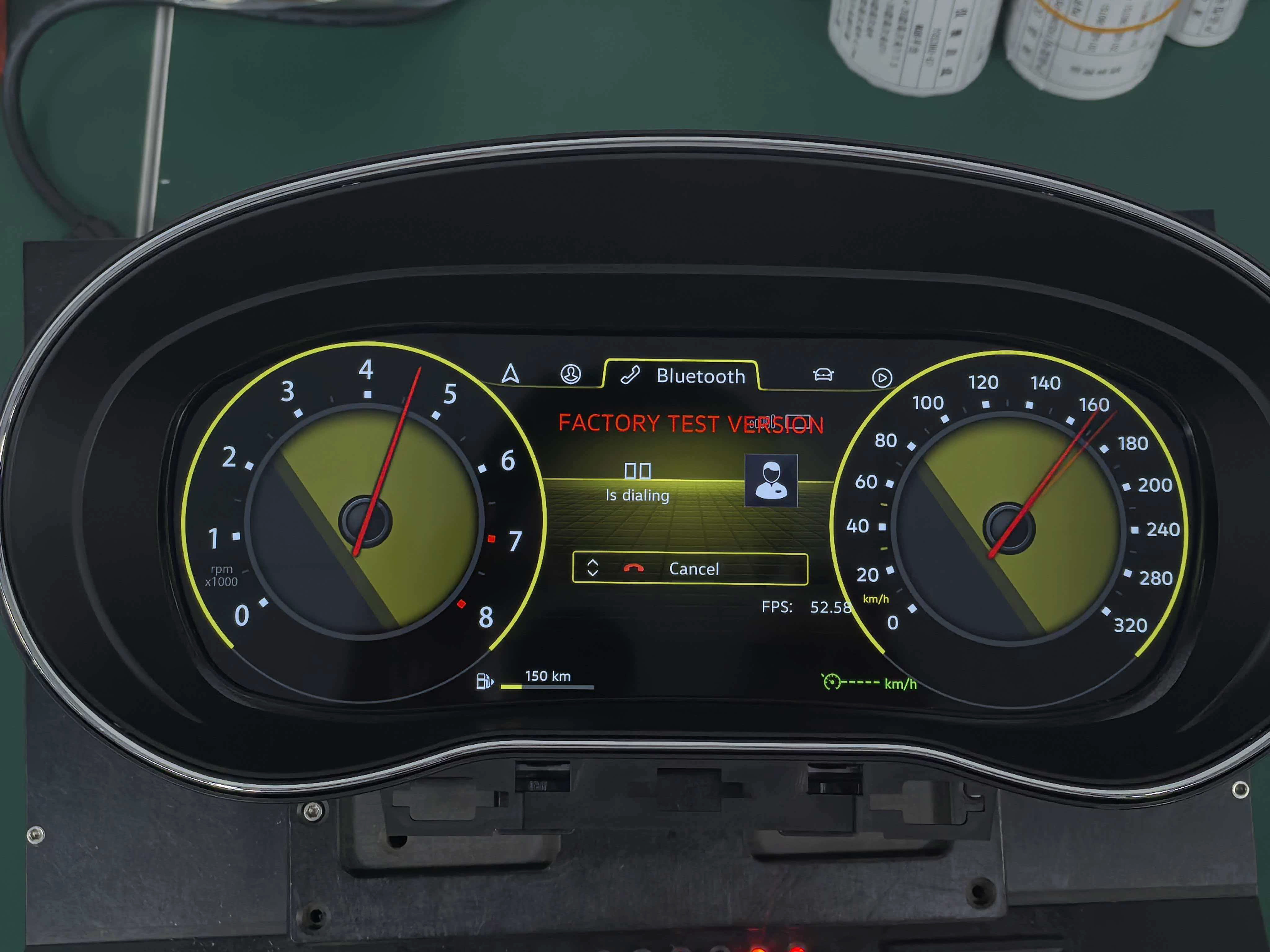Open the car settings tab
1270x952 pixels.
coord(823,375)
